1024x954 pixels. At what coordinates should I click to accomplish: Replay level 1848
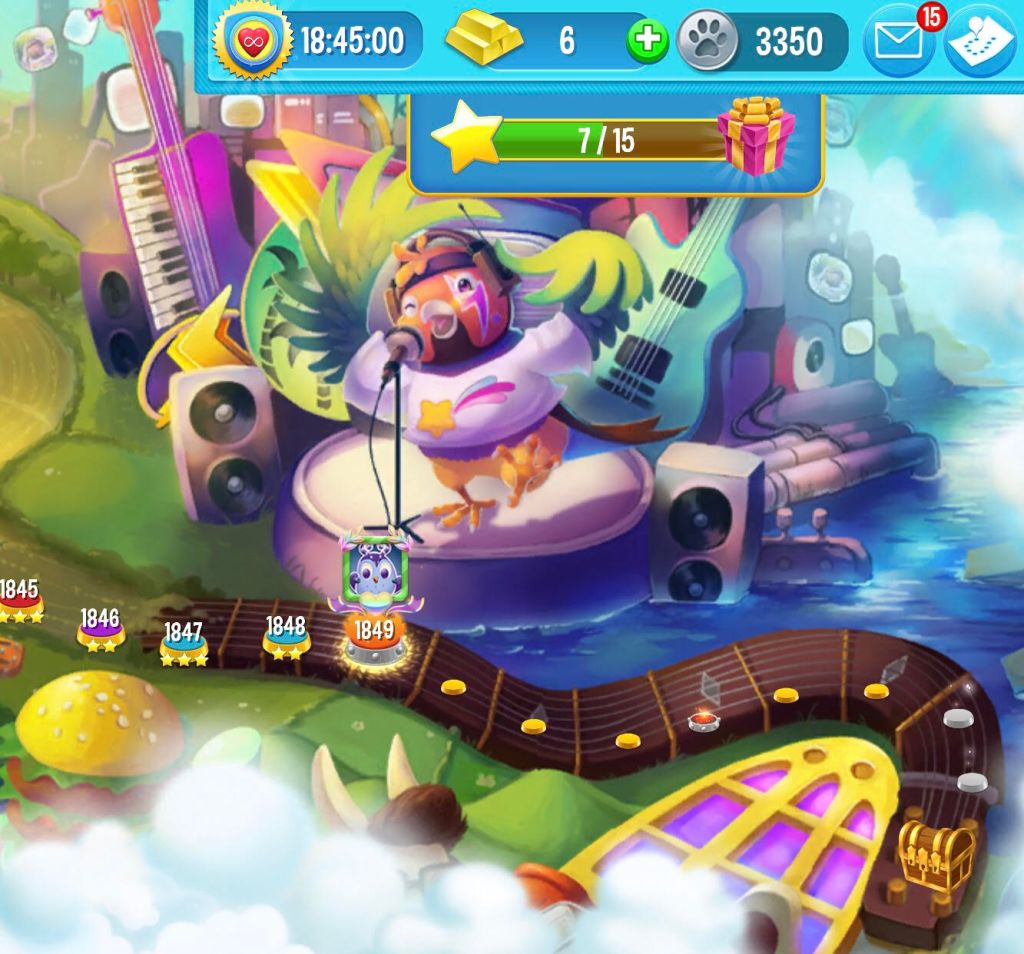click(x=285, y=636)
